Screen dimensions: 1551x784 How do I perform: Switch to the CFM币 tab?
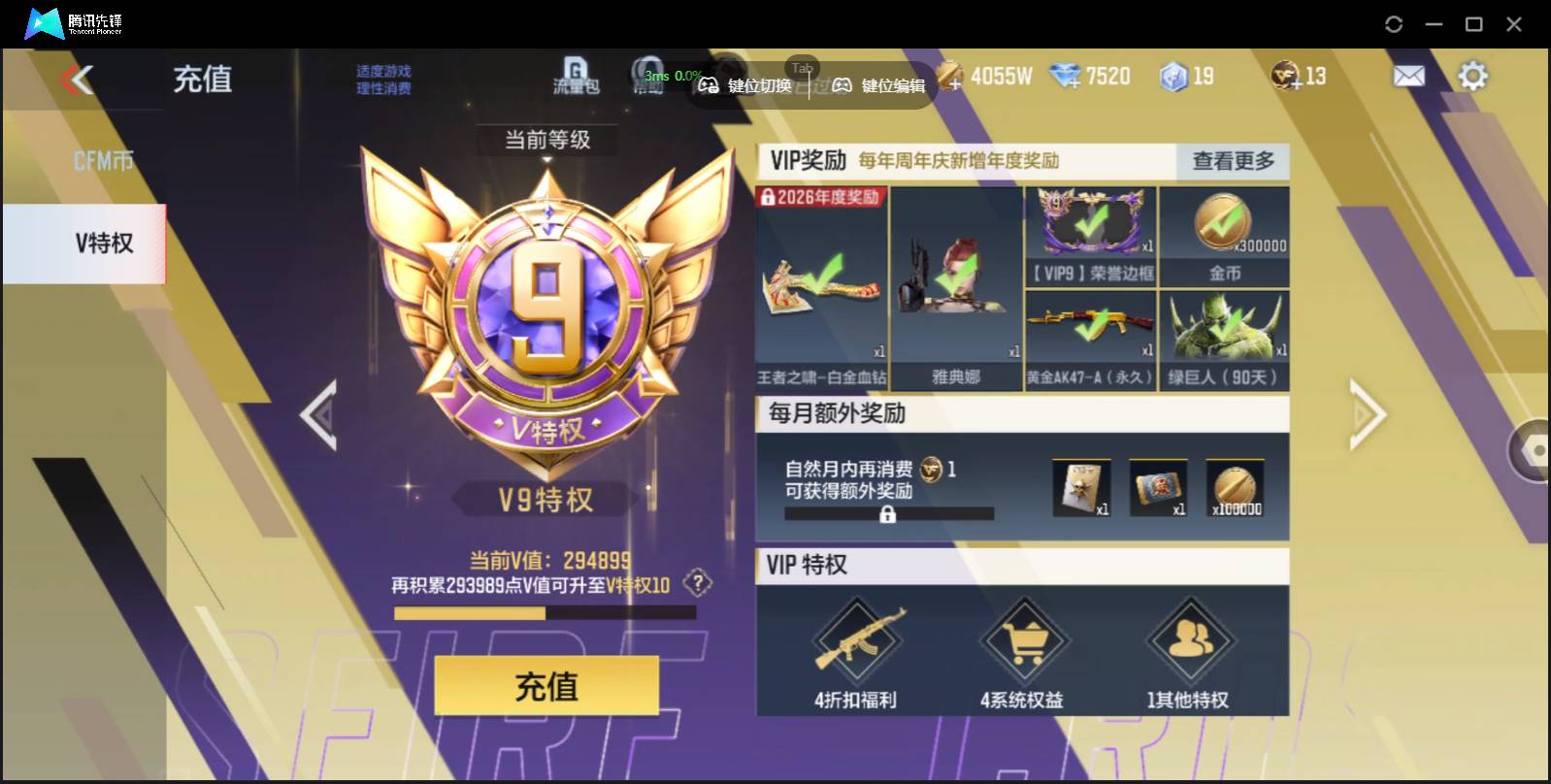(102, 158)
